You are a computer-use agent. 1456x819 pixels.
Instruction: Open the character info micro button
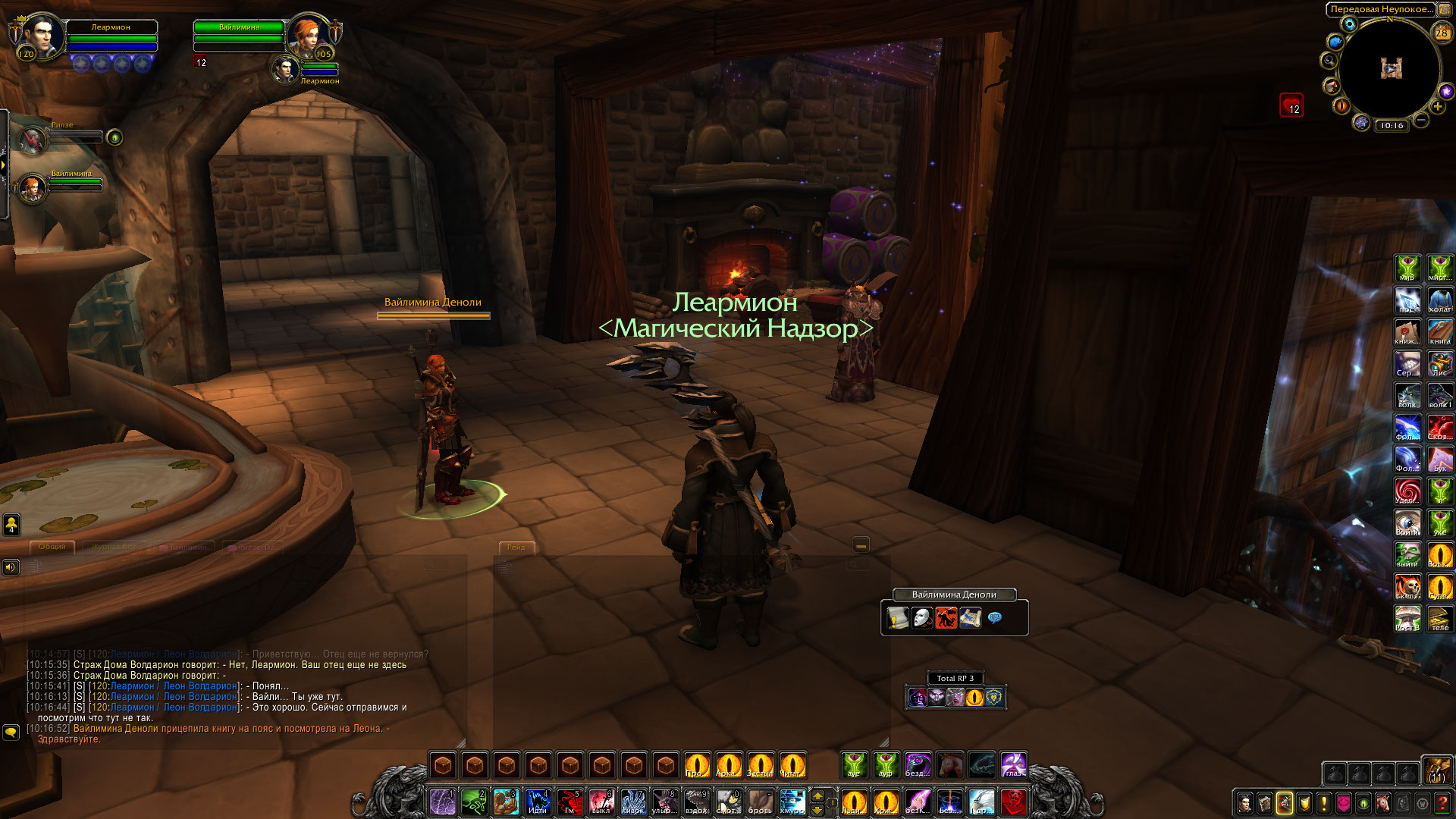[x=1245, y=803]
